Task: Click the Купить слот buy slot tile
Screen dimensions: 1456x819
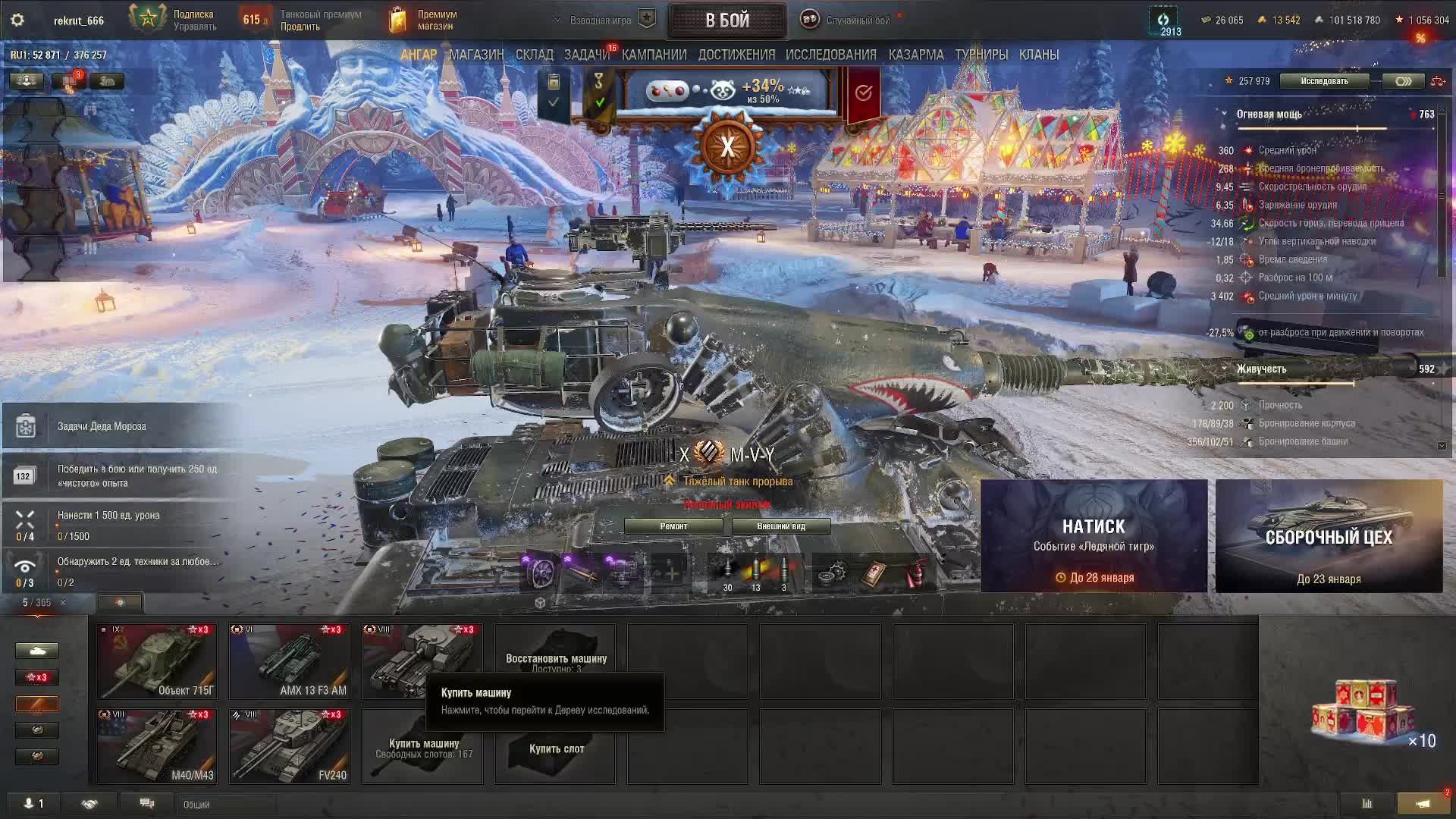Action: [x=556, y=748]
